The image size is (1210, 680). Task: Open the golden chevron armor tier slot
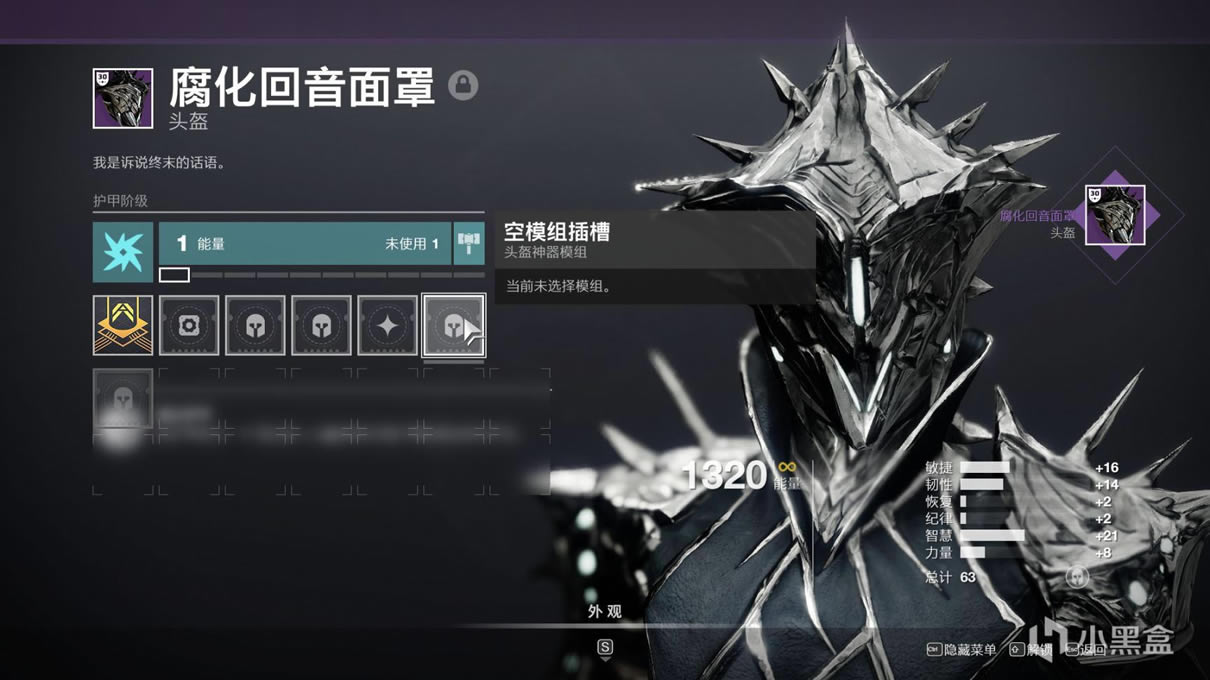coord(123,325)
